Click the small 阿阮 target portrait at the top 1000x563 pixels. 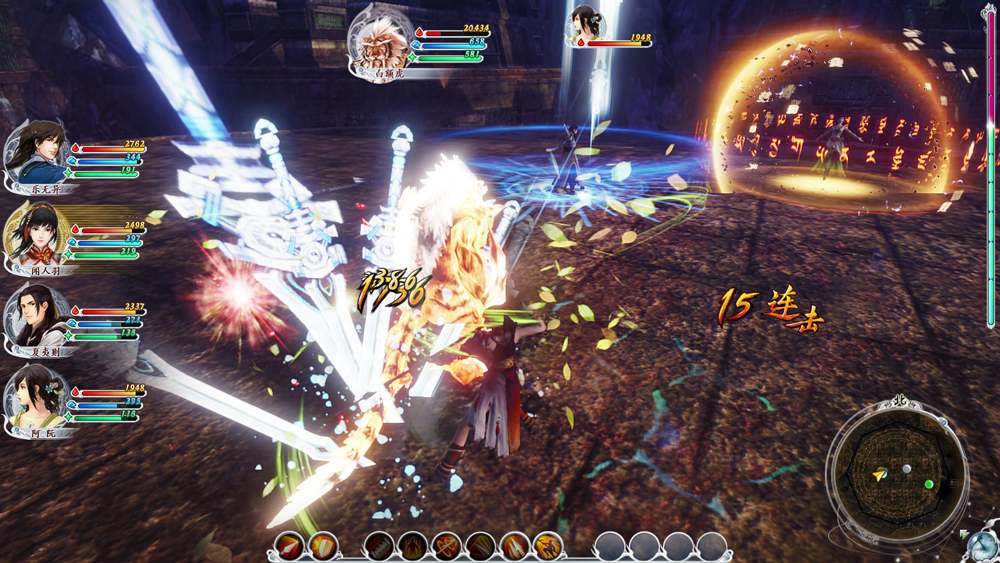[x=585, y=26]
